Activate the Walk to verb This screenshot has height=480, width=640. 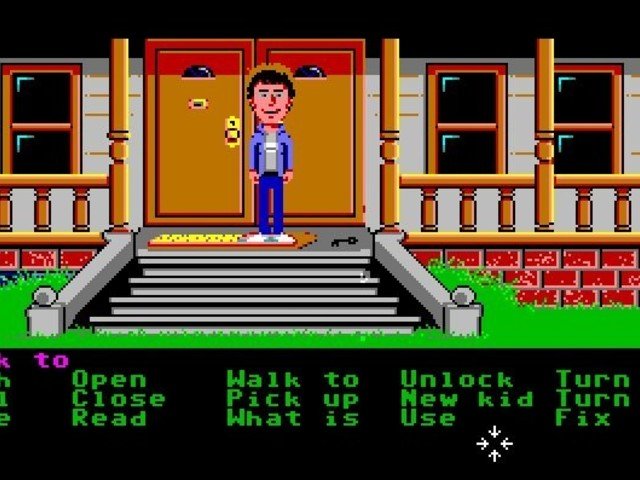click(x=292, y=379)
